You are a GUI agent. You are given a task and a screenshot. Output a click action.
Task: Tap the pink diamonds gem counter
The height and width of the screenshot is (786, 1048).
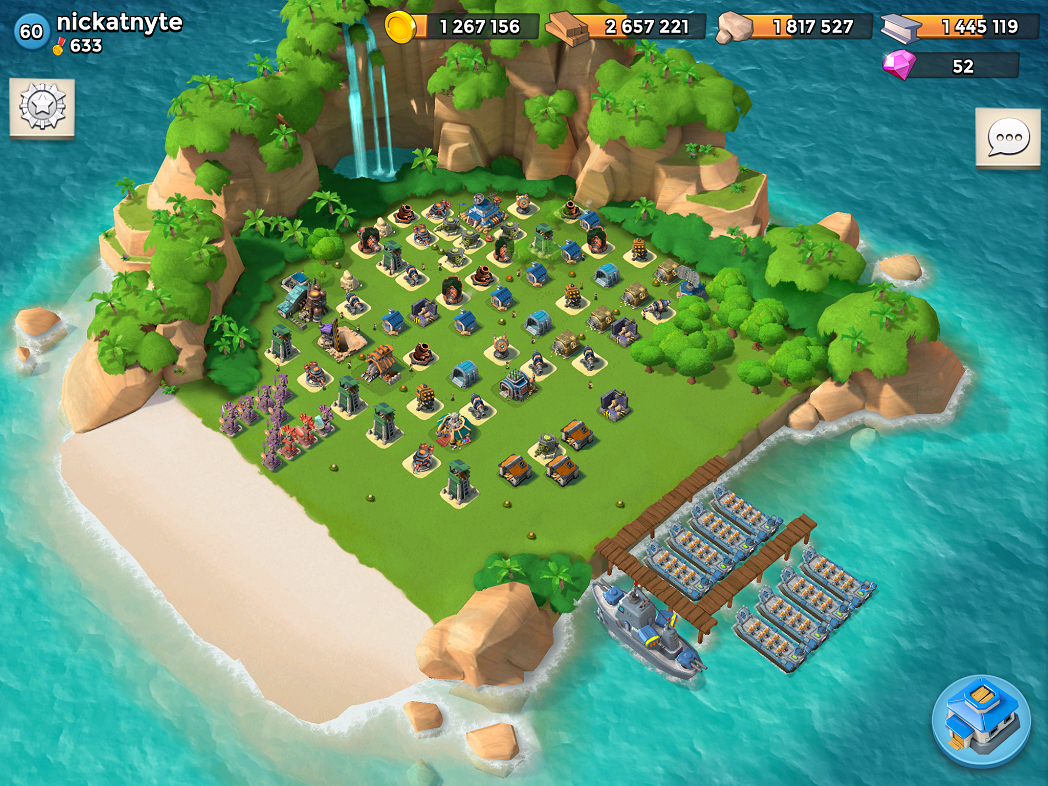point(950,66)
